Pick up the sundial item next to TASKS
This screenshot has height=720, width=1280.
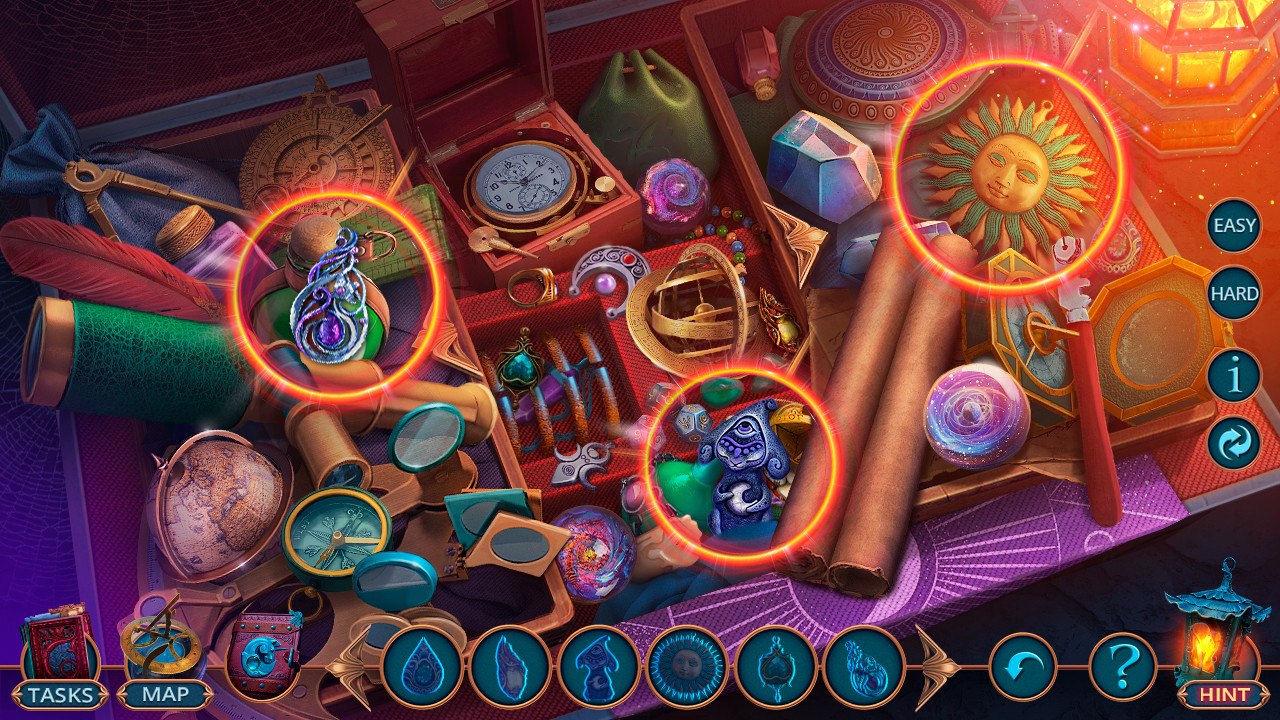pyautogui.click(x=160, y=645)
